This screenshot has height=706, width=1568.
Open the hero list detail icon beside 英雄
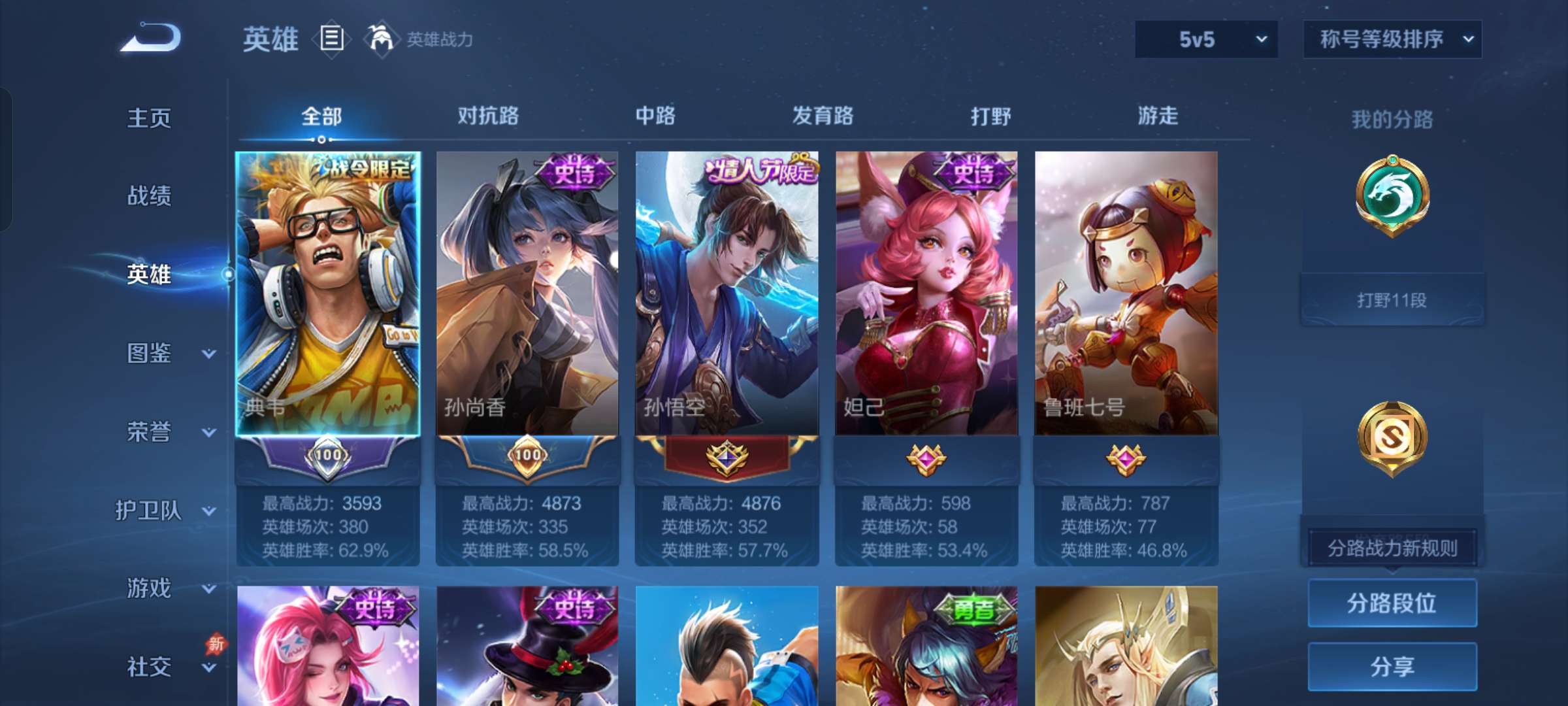point(331,39)
